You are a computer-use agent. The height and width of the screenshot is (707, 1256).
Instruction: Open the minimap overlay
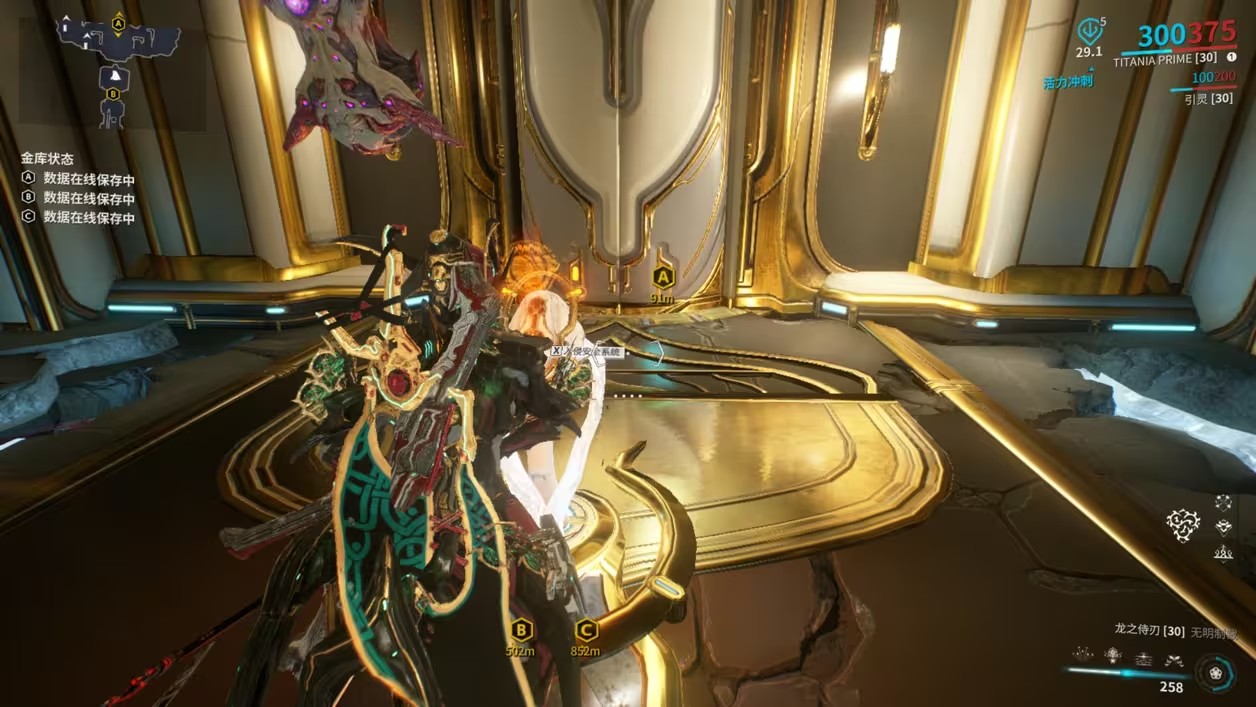[x=118, y=70]
